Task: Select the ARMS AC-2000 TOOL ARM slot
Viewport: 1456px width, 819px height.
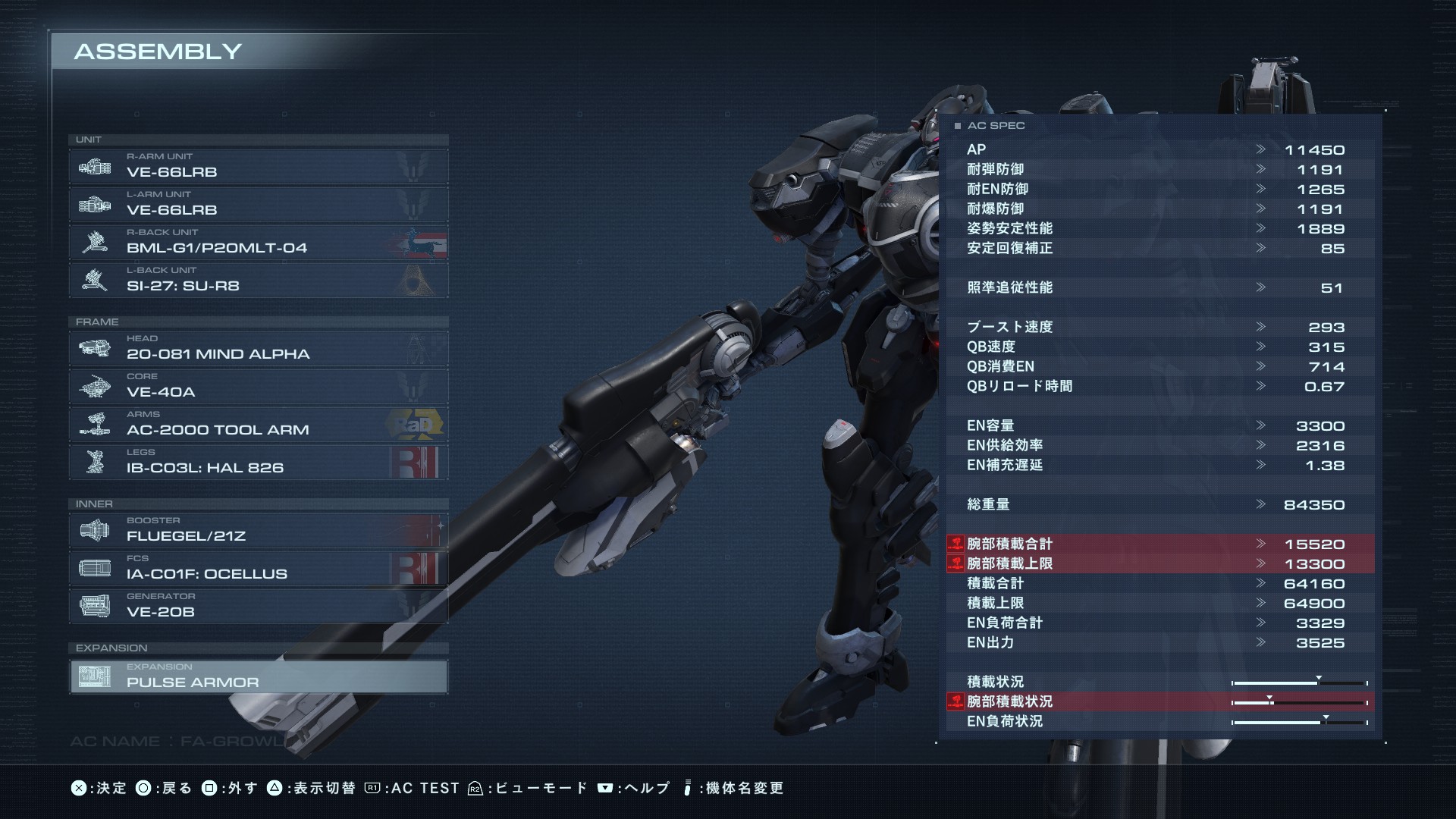Action: point(258,424)
